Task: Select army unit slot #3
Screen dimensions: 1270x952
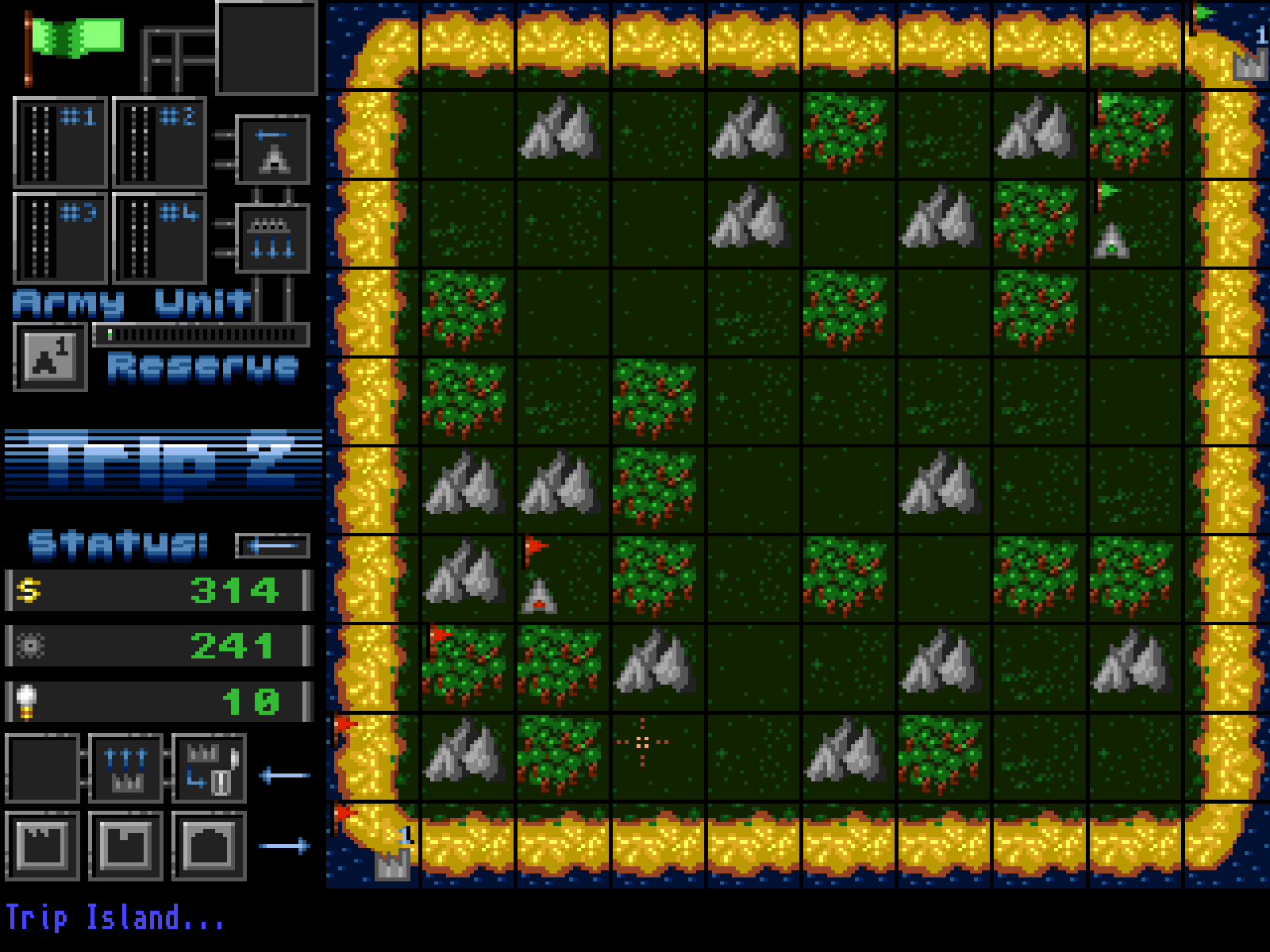Action: [x=60, y=238]
